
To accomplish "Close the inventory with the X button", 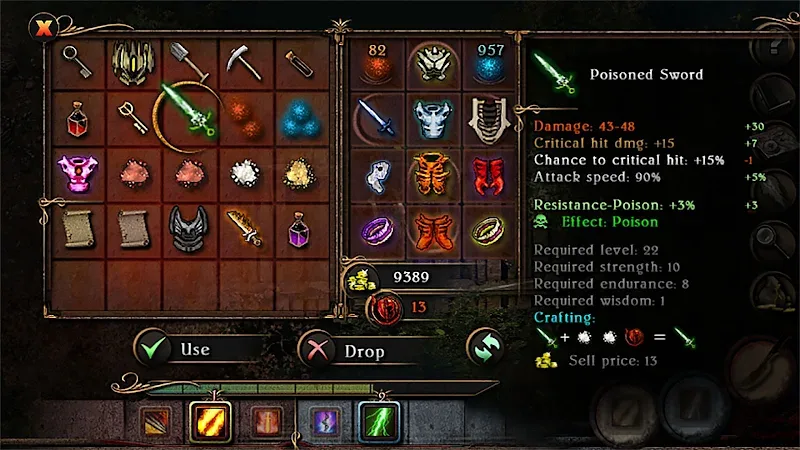I will [43, 28].
